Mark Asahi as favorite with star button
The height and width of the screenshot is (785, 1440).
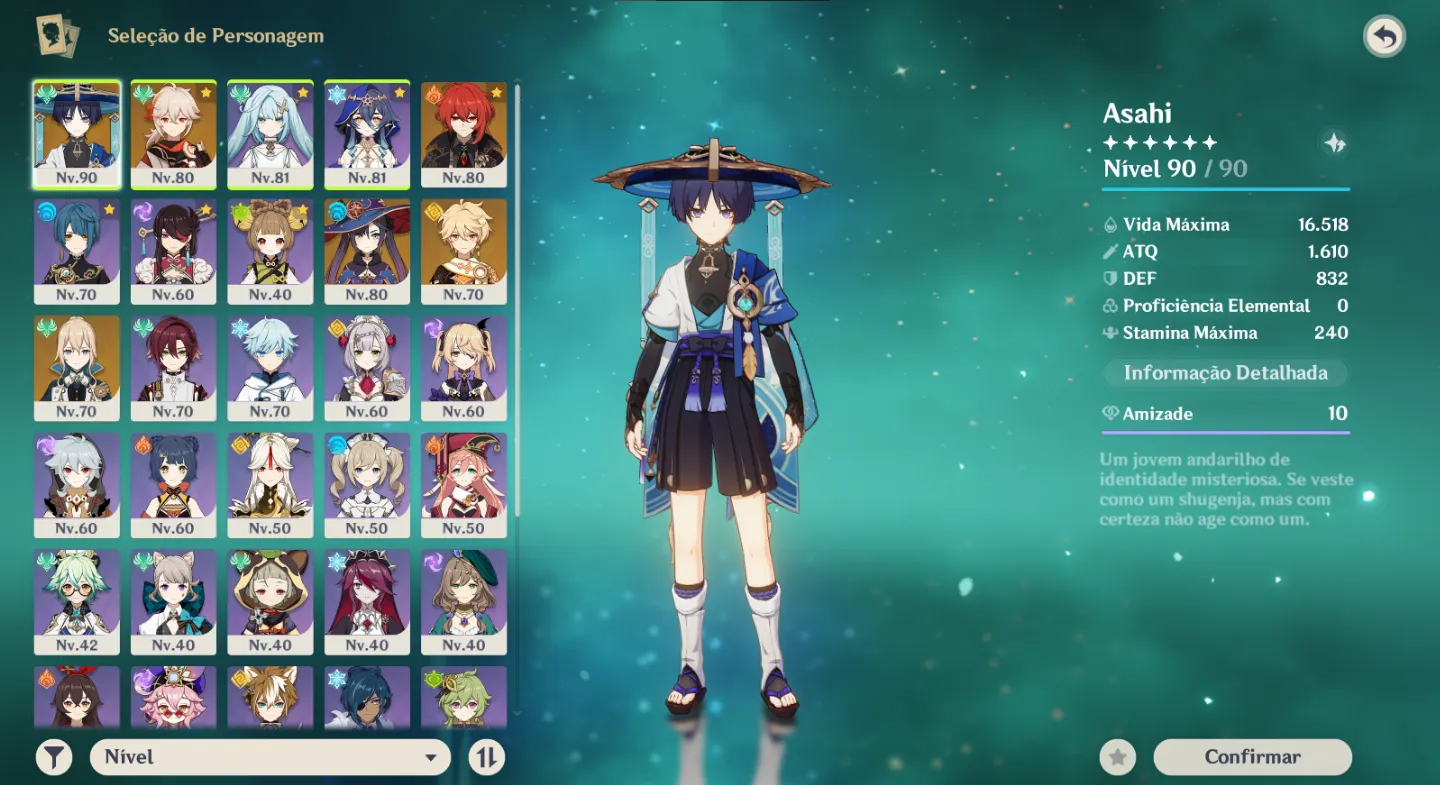tap(1117, 757)
